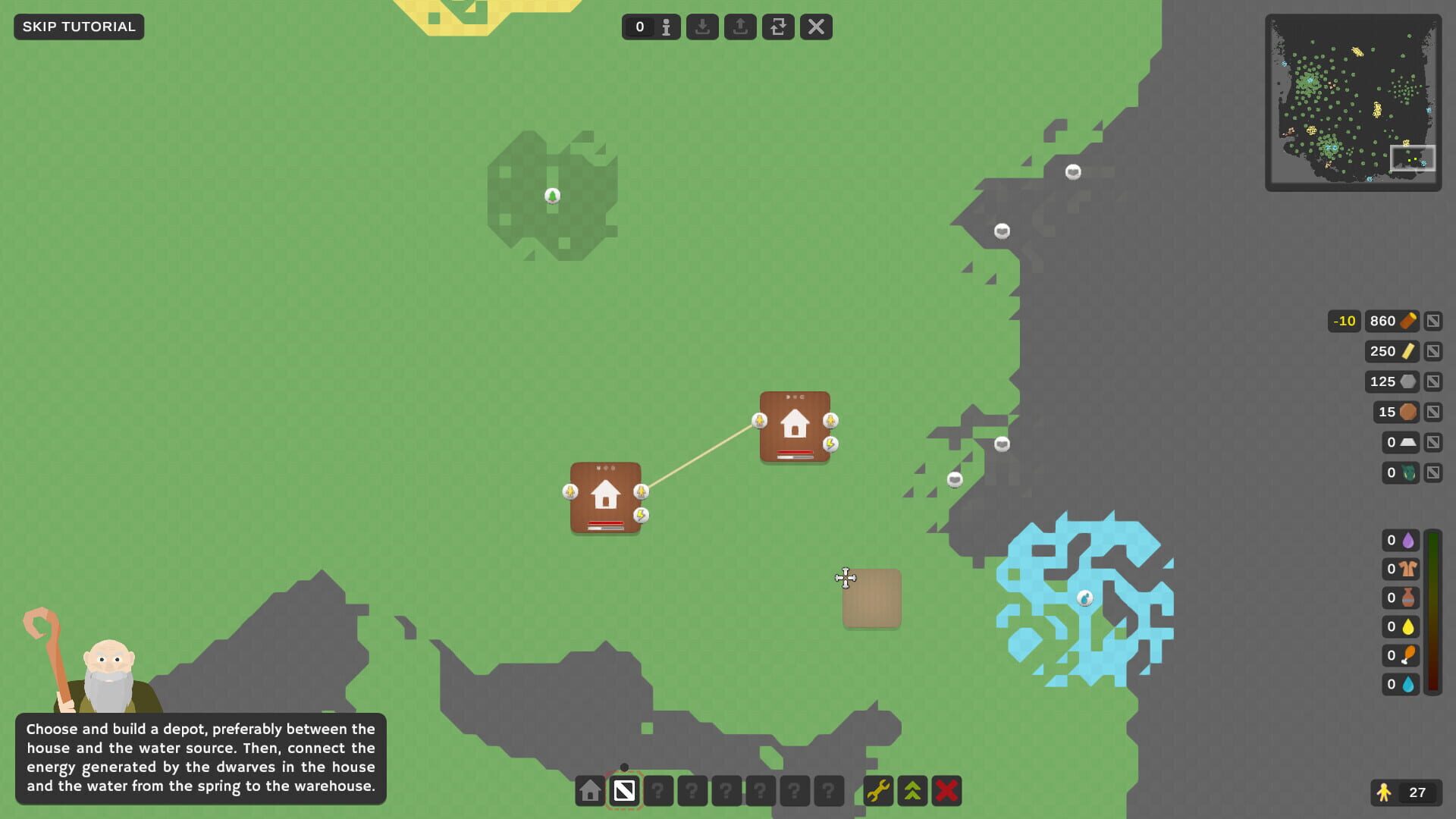Expand the first locked question-mark building slot
Image resolution: width=1456 pixels, height=819 pixels.
(658, 791)
